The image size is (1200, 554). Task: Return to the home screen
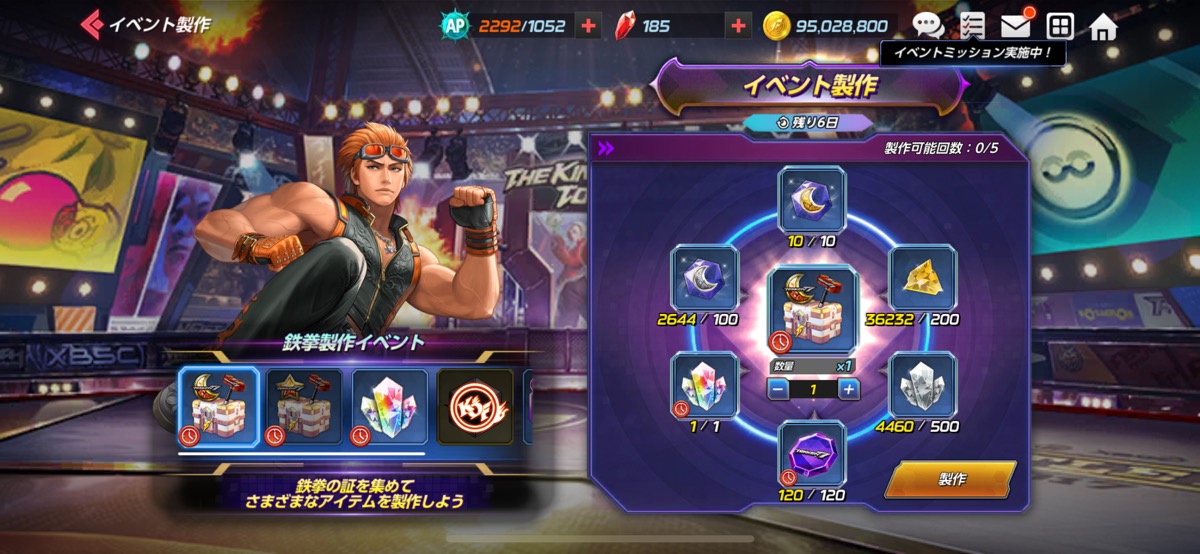point(1103,26)
